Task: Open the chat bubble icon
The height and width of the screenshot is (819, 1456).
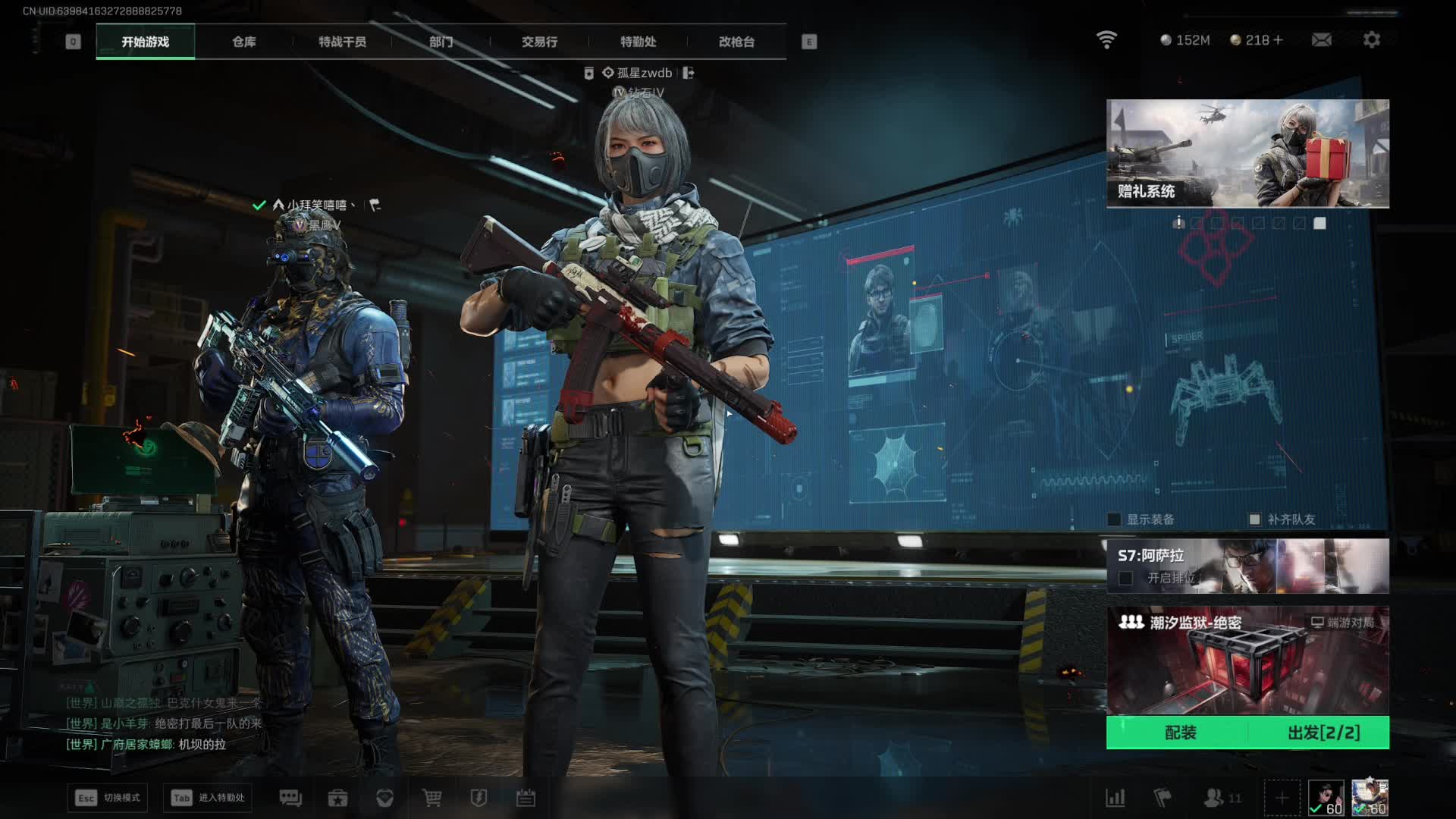Action: pyautogui.click(x=290, y=798)
